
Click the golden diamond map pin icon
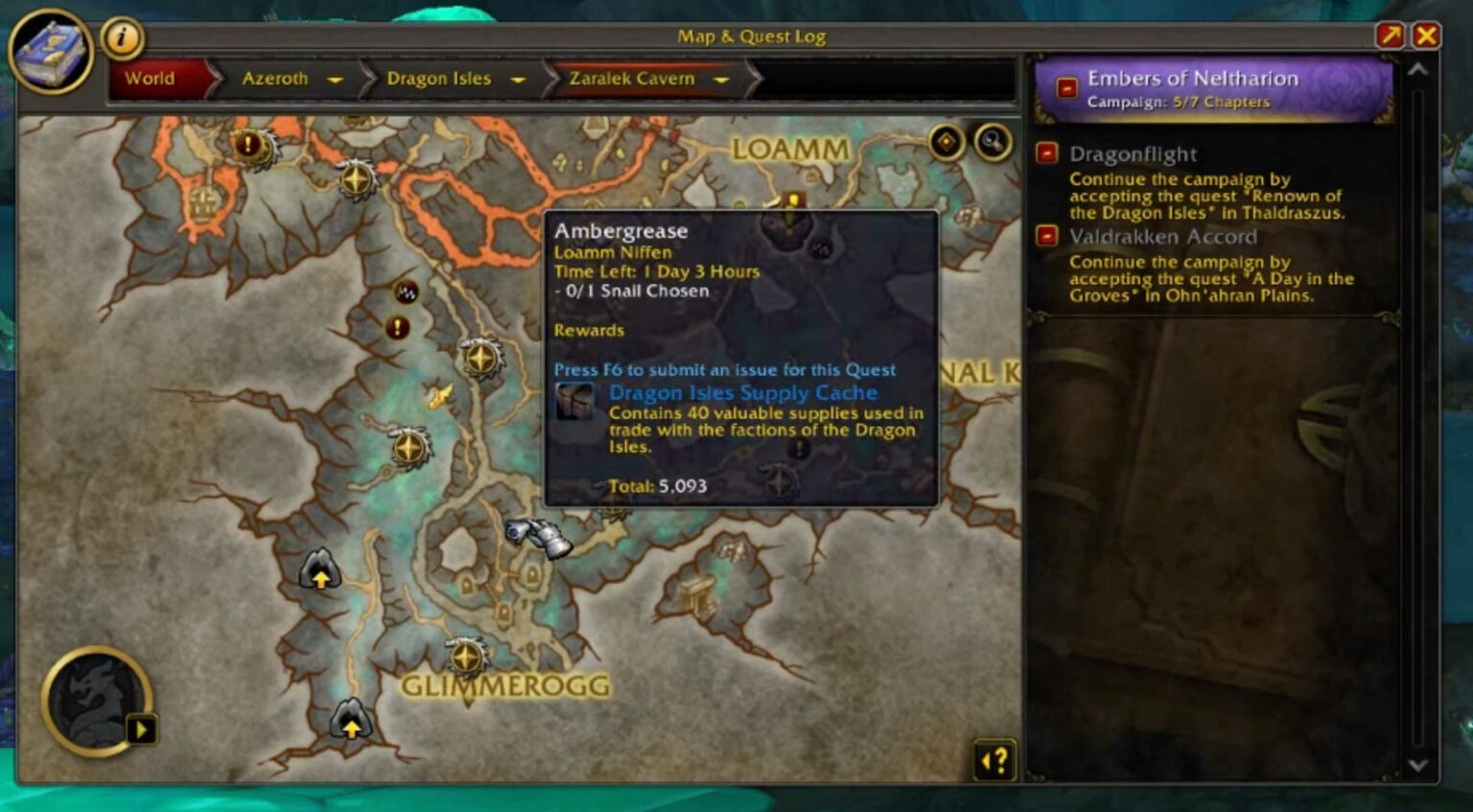coord(946,141)
